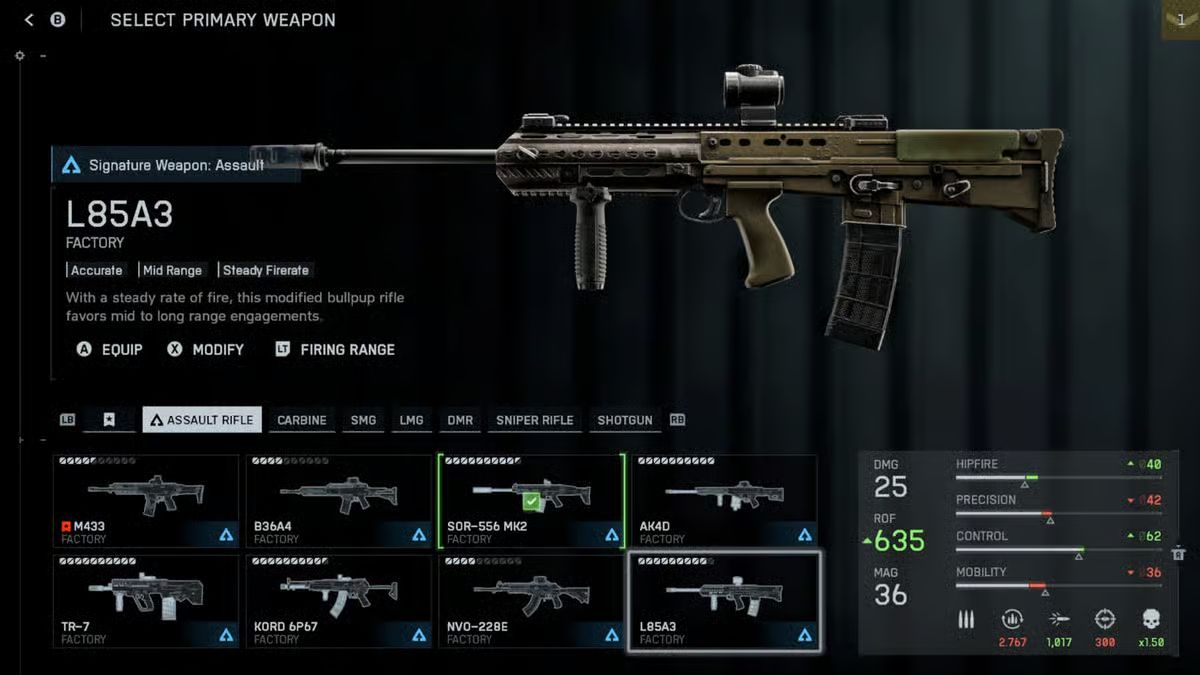
Task: Select the Assault Rifle tab
Action: click(x=202, y=420)
